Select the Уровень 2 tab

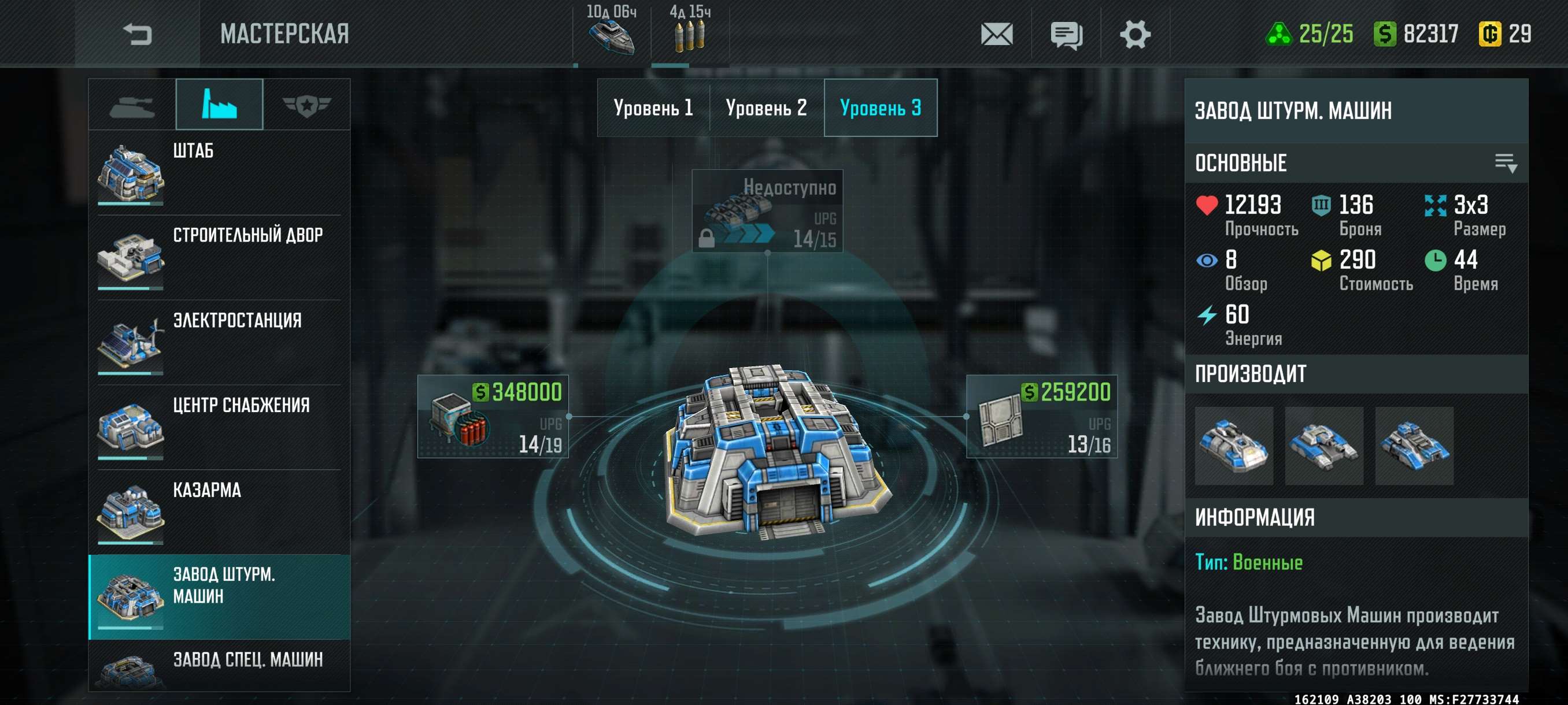click(x=765, y=107)
